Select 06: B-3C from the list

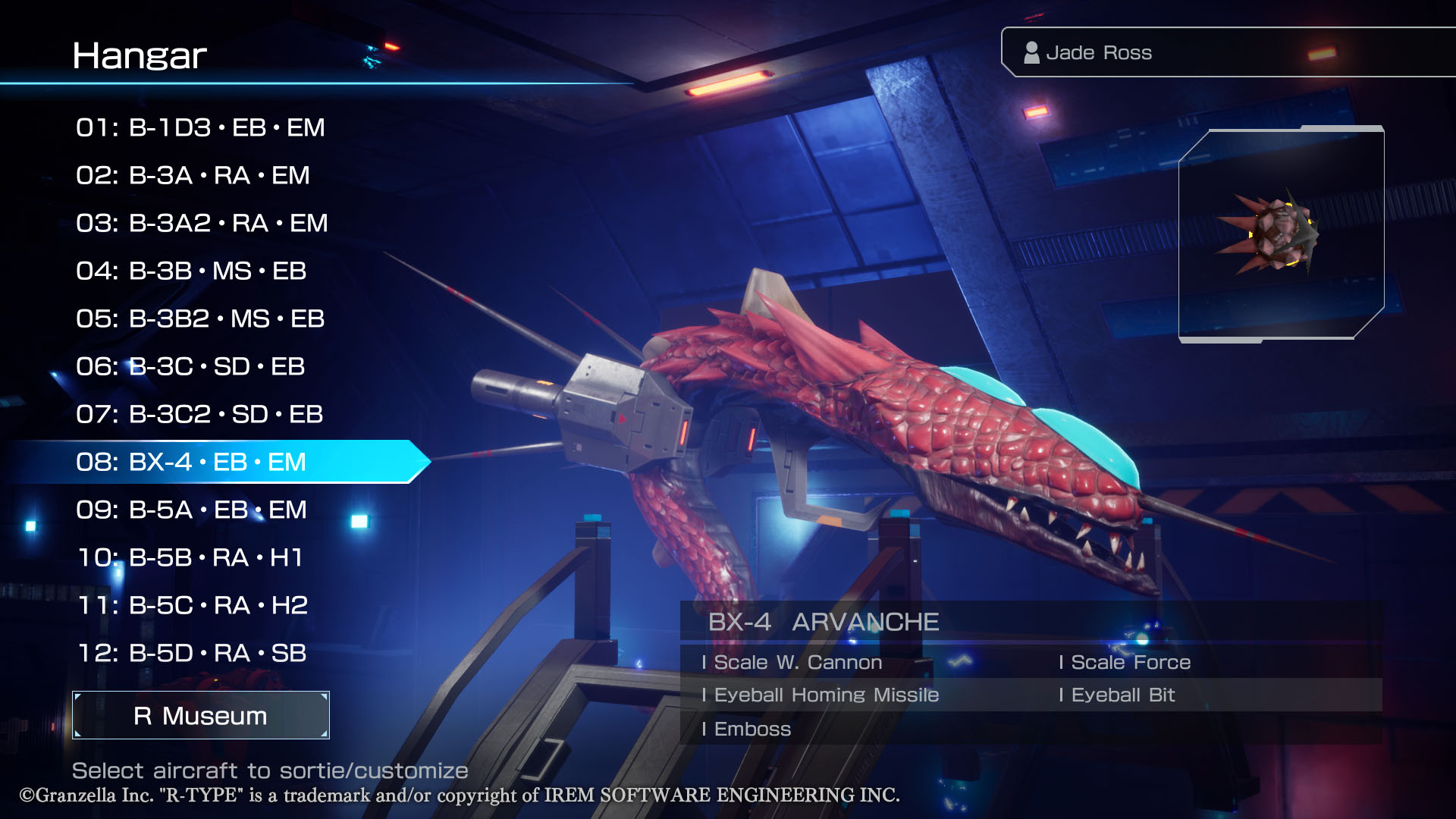coord(190,366)
